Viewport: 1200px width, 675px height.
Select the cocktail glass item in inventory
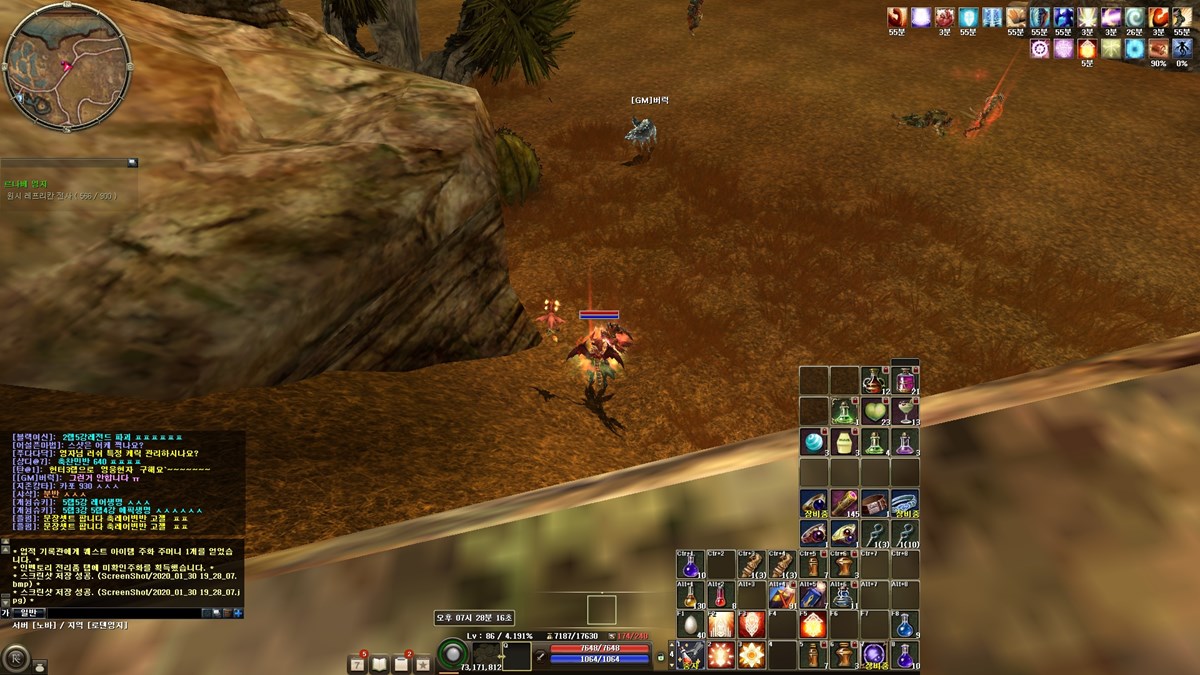[x=906, y=411]
